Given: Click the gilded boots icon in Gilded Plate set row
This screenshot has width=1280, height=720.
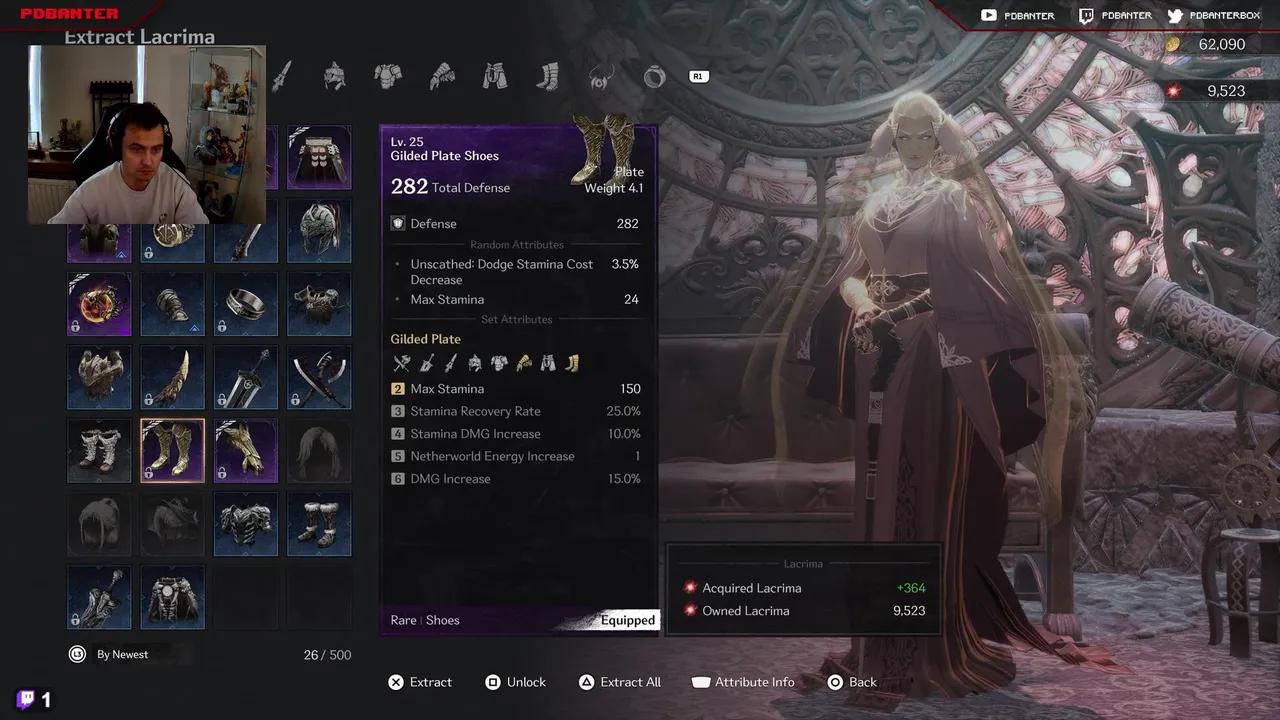Looking at the screenshot, I should (571, 363).
